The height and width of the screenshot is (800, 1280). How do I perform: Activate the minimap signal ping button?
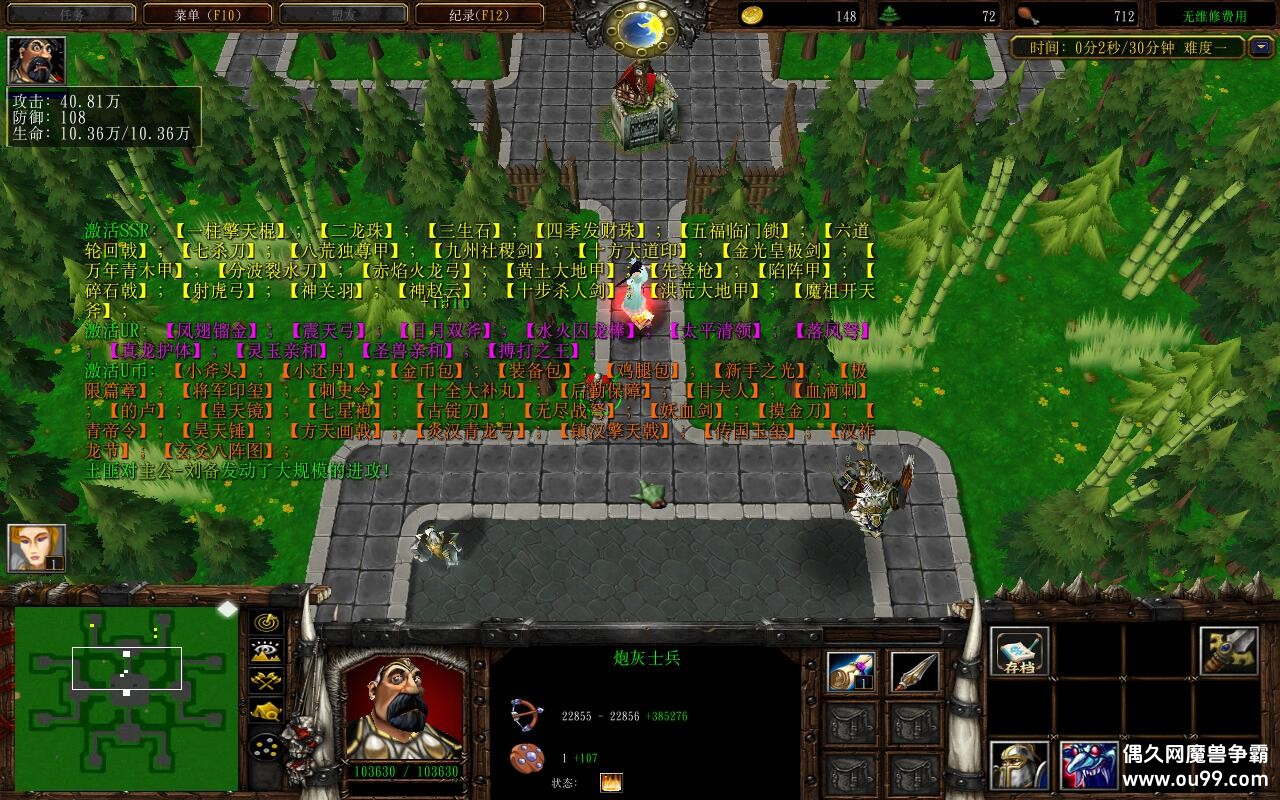[x=266, y=622]
